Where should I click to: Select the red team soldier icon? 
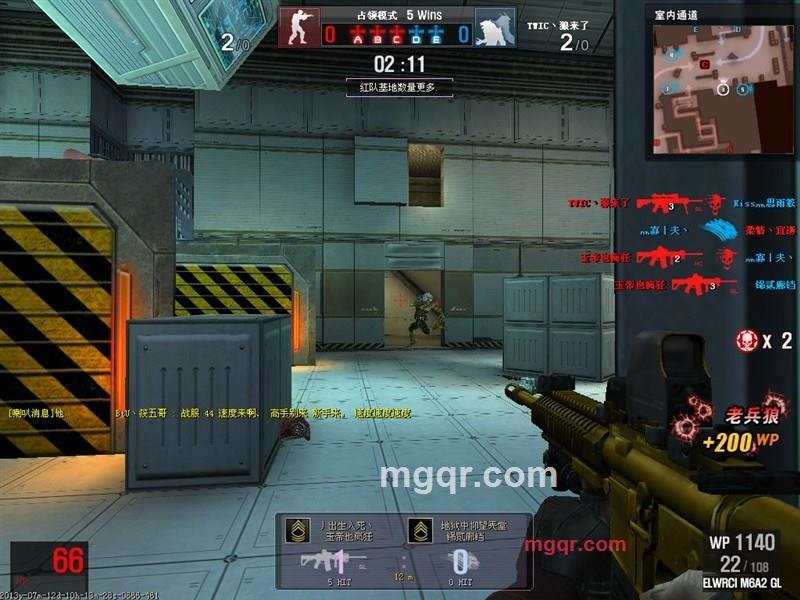[297, 27]
